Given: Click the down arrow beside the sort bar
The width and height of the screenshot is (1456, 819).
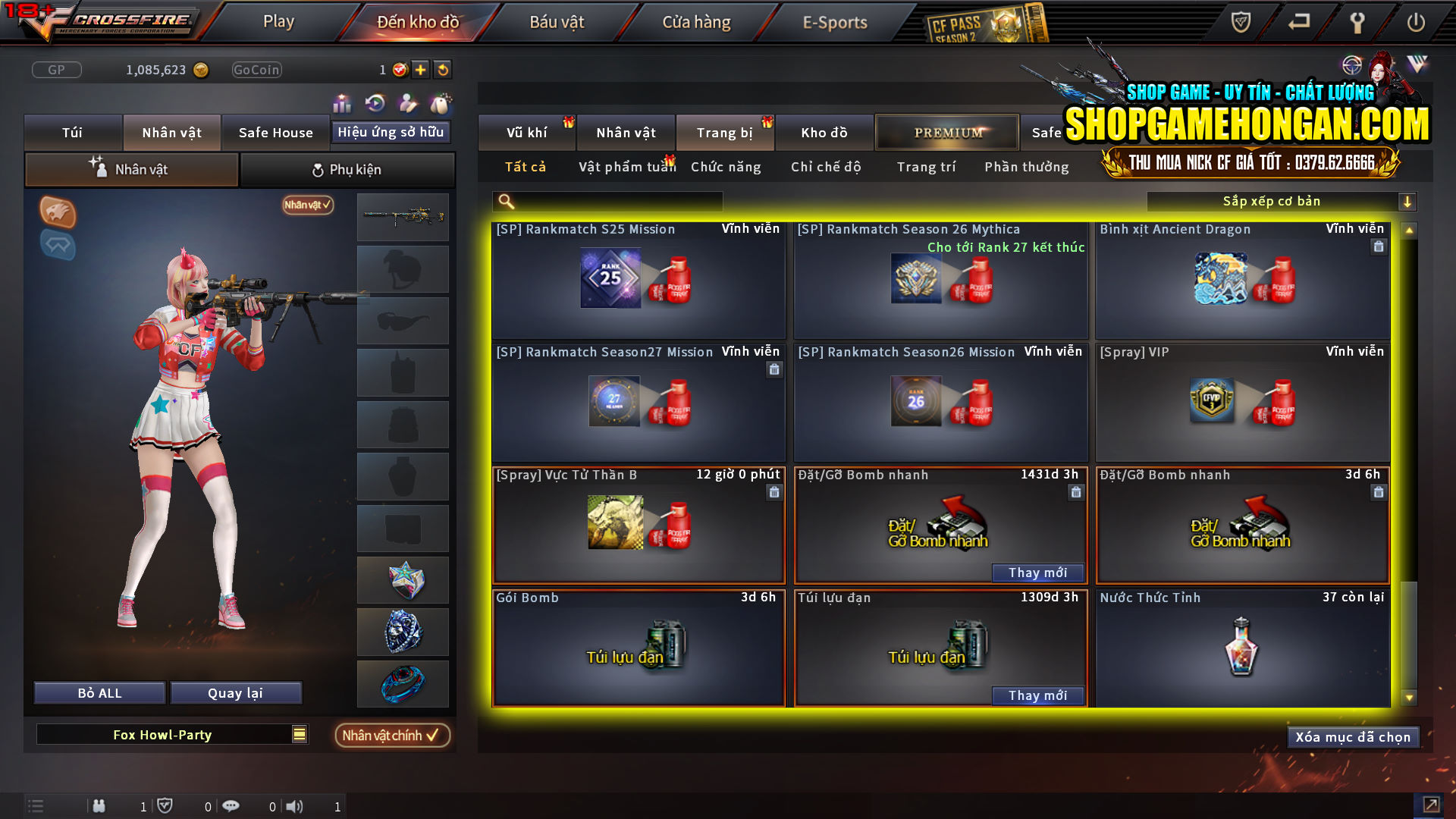Looking at the screenshot, I should pos(1408,201).
